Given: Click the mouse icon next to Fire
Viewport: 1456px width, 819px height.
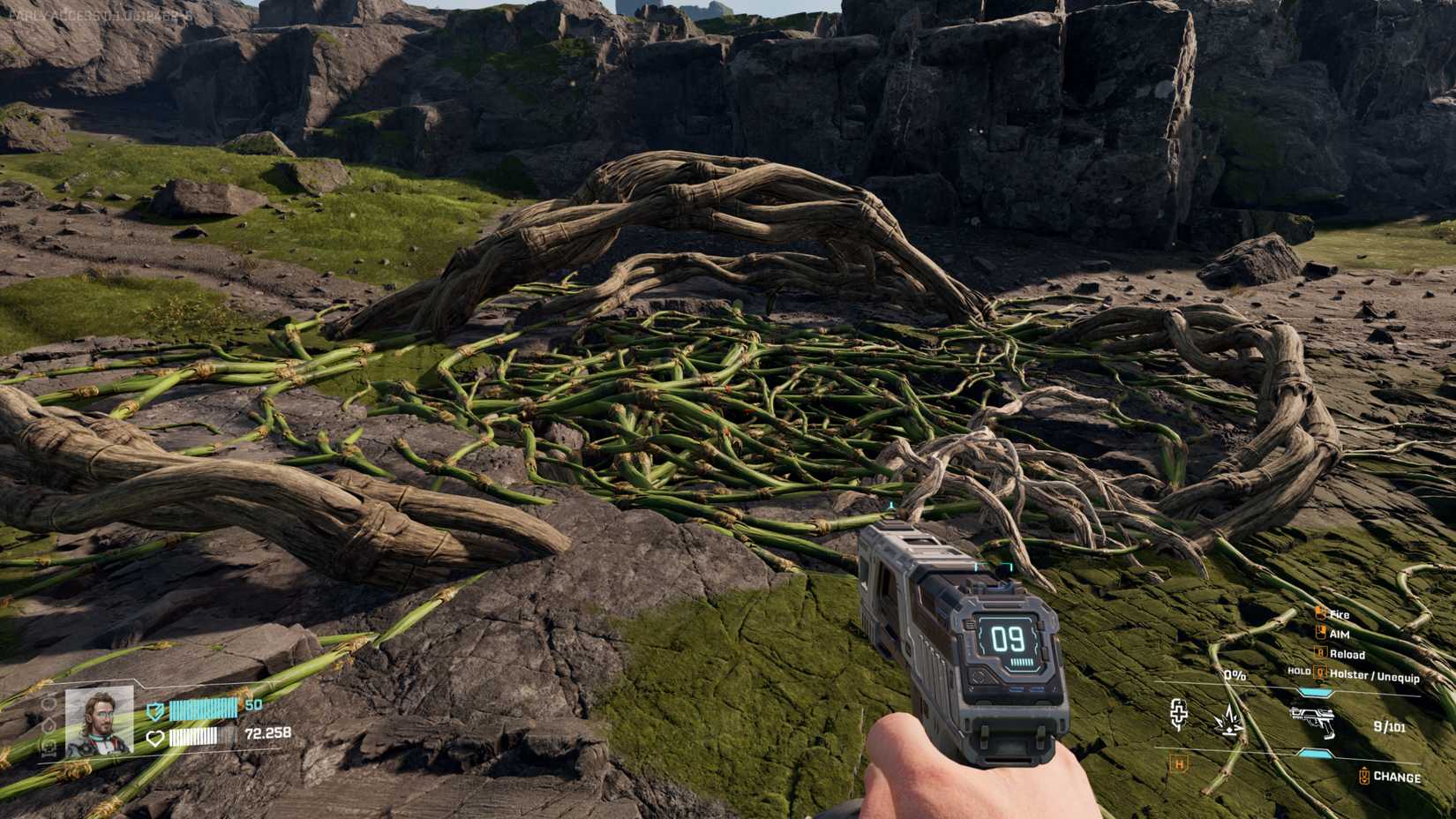Looking at the screenshot, I should 1320,613.
